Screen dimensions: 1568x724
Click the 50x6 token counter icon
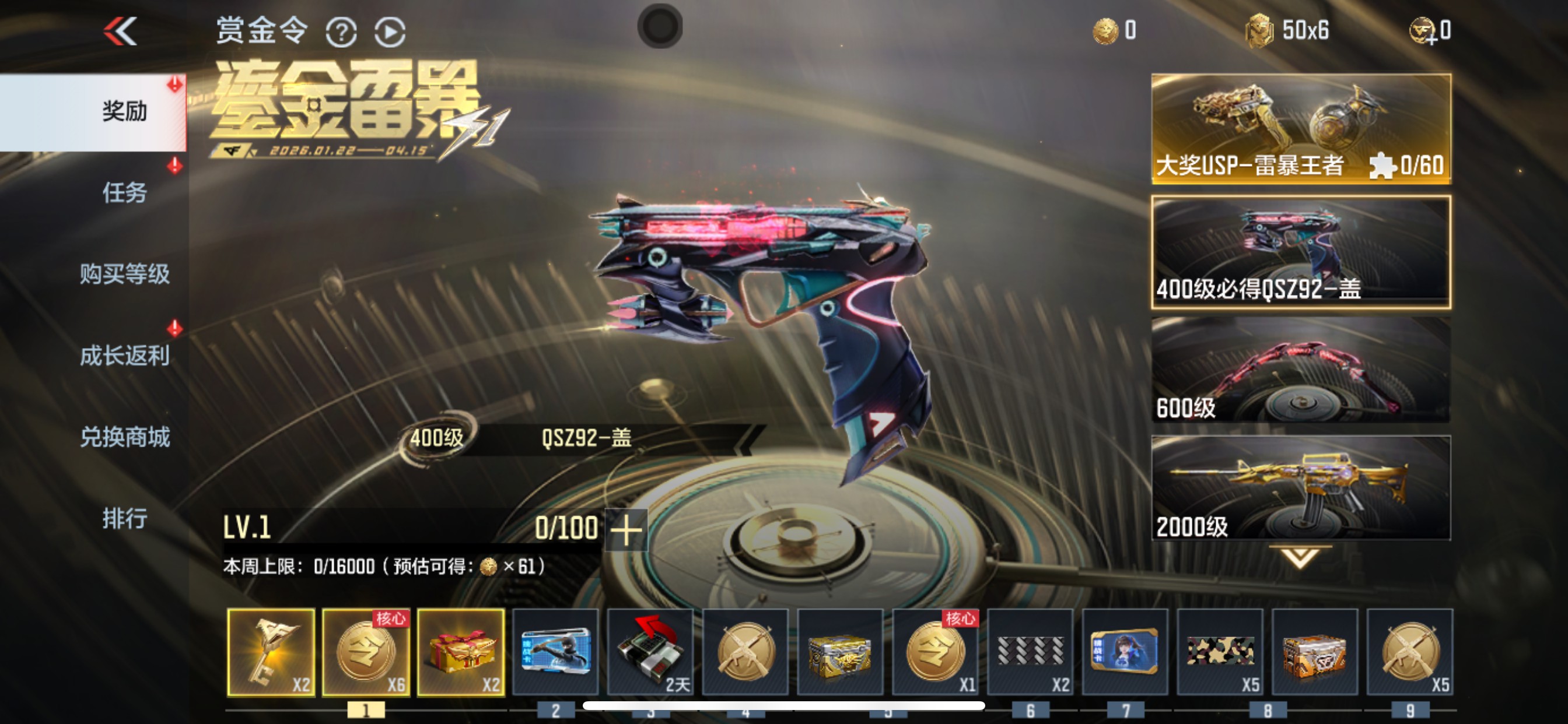pyautogui.click(x=1260, y=29)
